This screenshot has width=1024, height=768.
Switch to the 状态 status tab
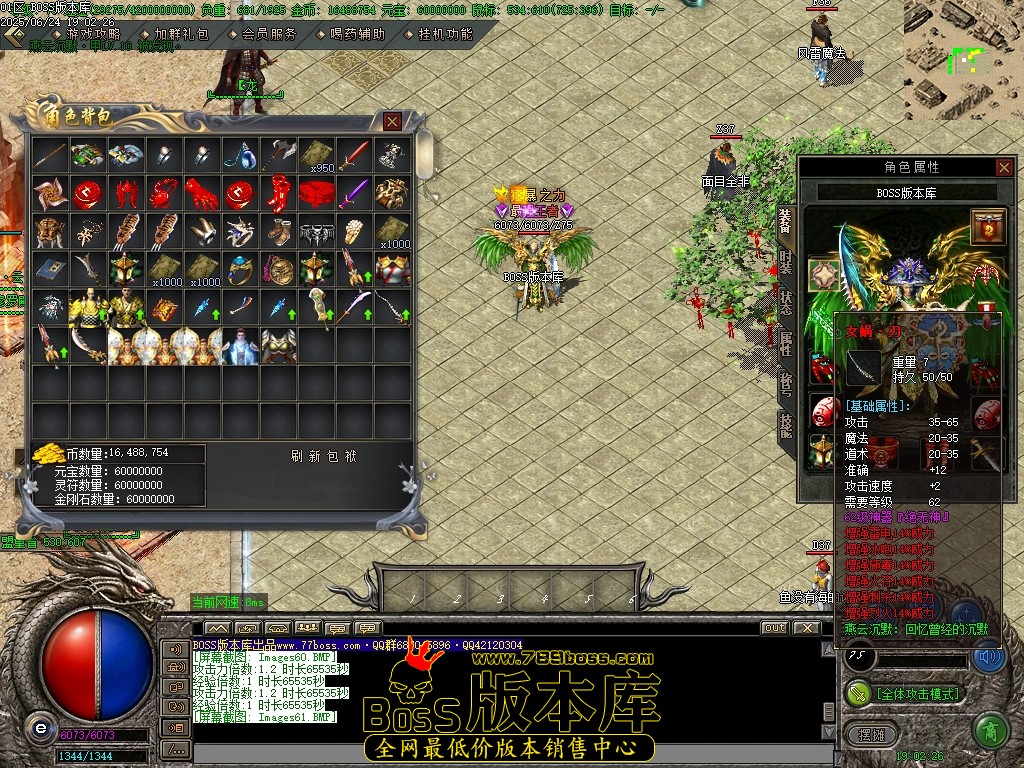click(787, 303)
